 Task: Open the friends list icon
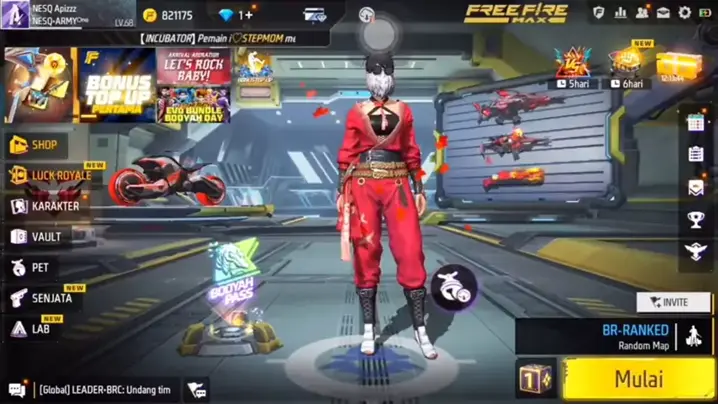(x=642, y=13)
